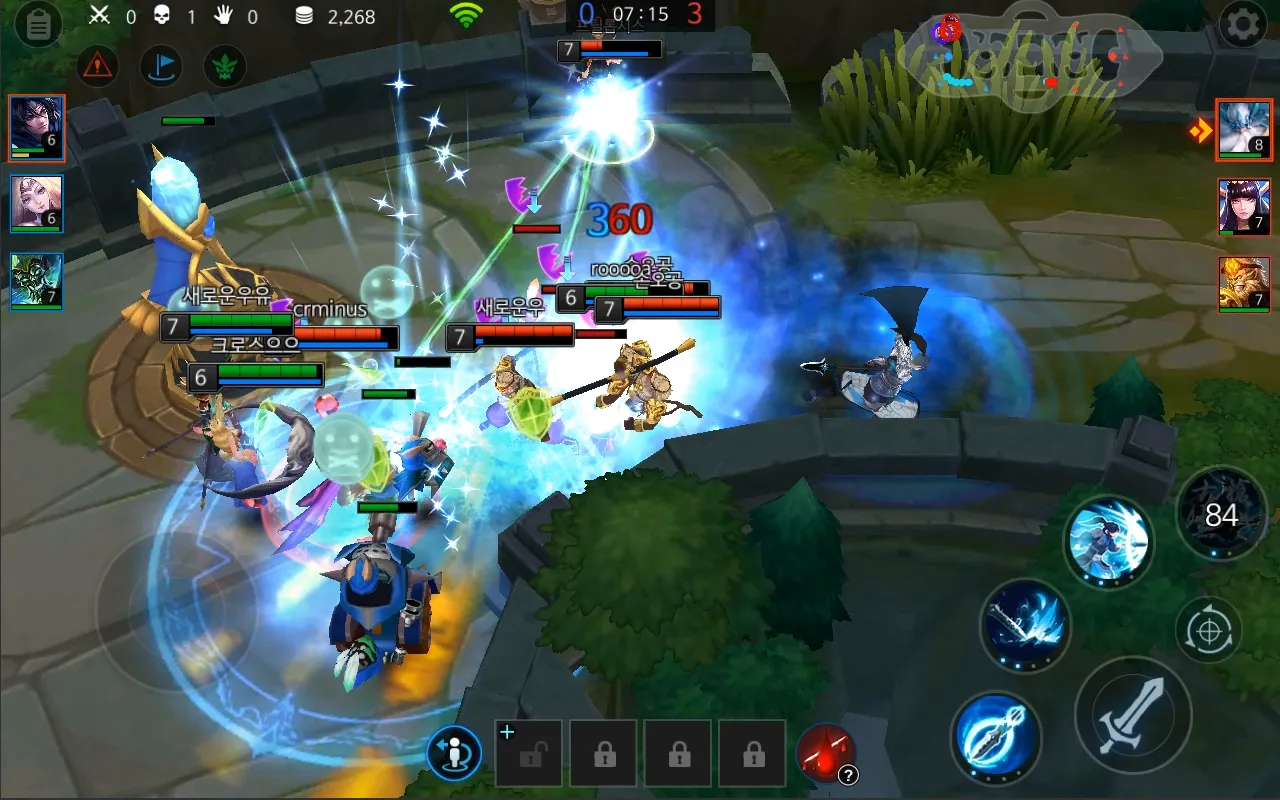Send the red warning triangle ping

(98, 67)
